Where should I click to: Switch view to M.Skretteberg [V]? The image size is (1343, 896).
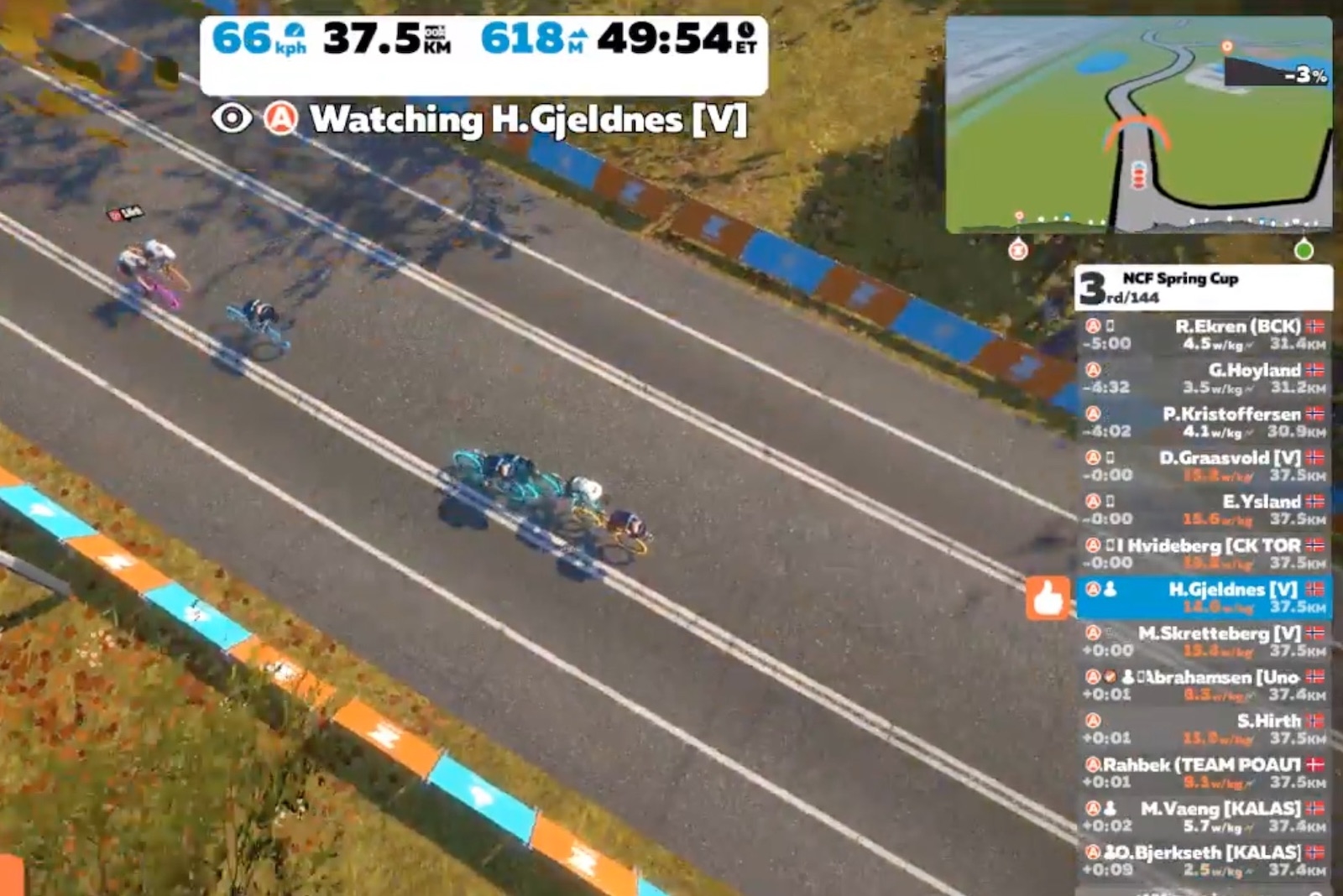[x=1204, y=641]
